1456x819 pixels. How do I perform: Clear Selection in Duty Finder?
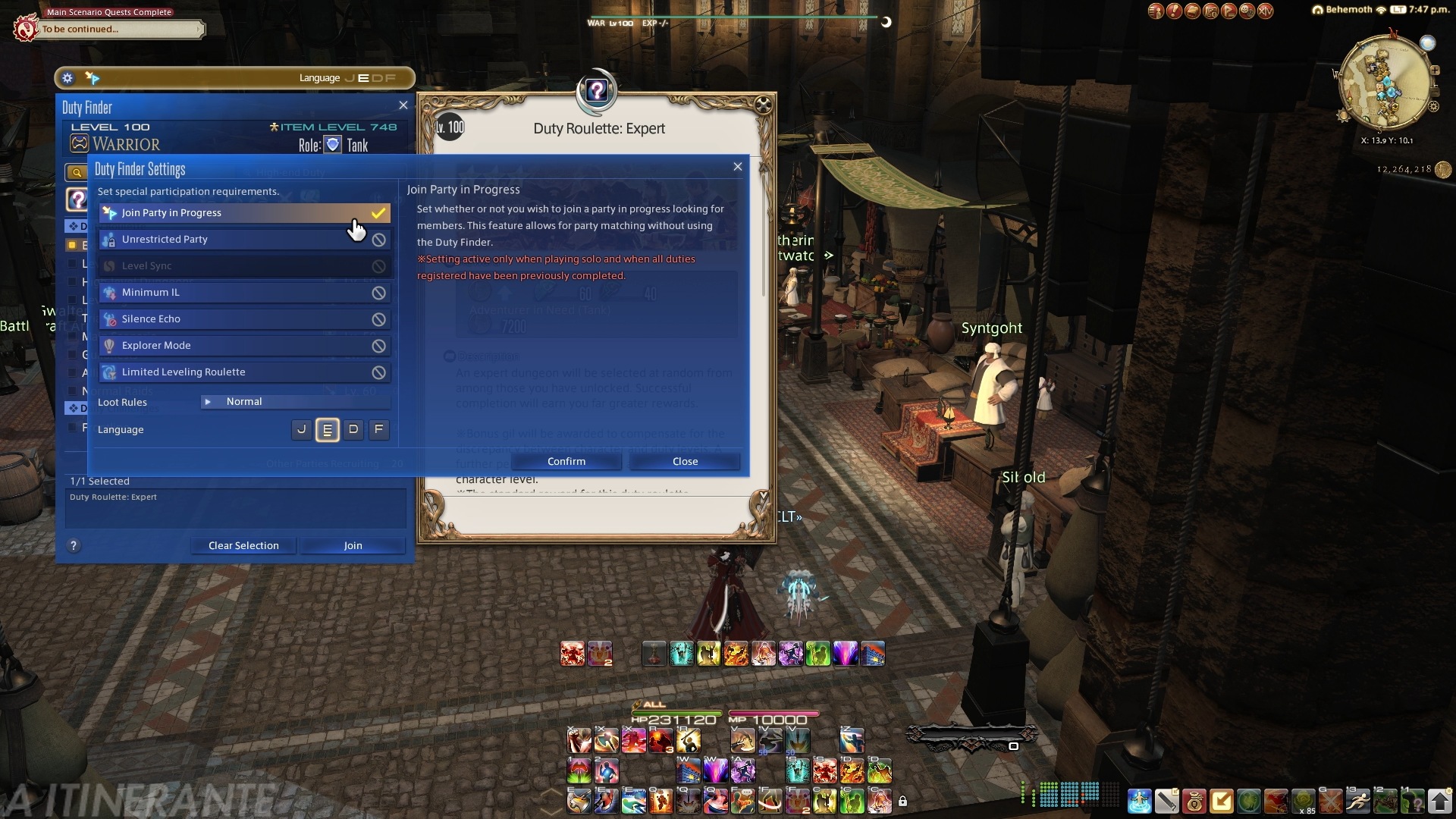click(243, 546)
